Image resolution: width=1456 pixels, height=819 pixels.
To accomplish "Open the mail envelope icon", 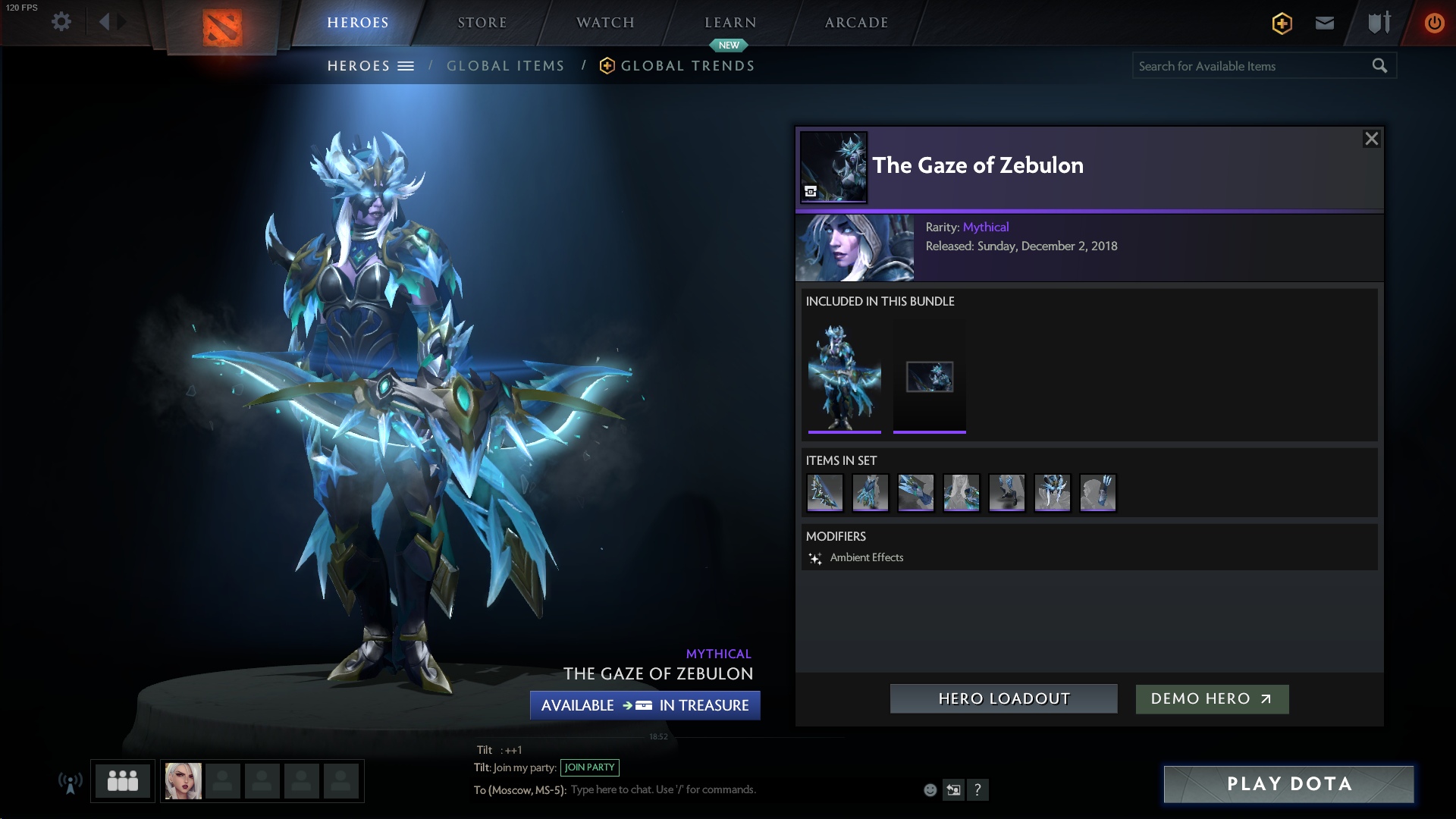I will (x=1324, y=23).
